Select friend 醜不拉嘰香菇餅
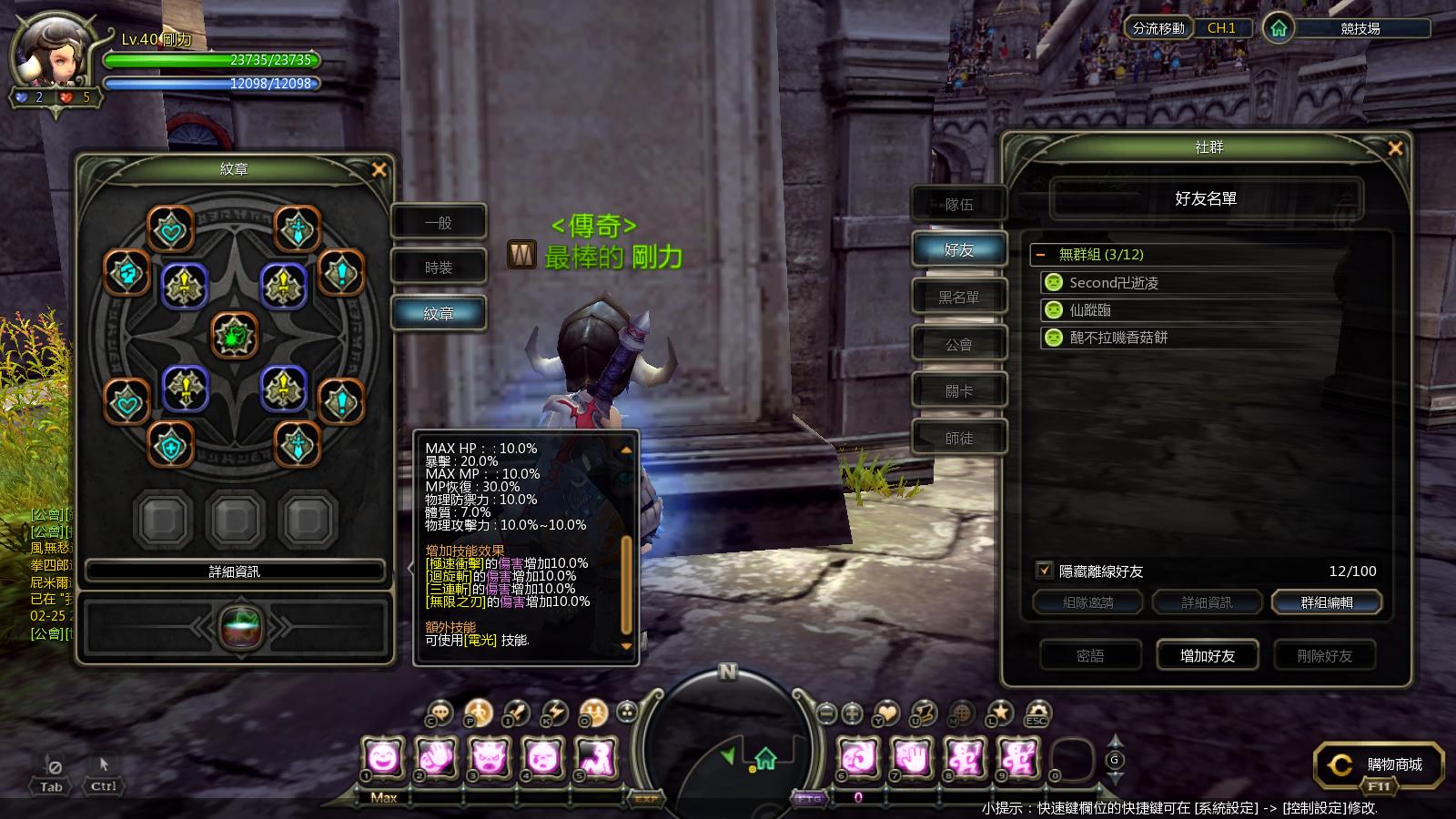Screen dimensions: 1456x819 coord(1118,338)
